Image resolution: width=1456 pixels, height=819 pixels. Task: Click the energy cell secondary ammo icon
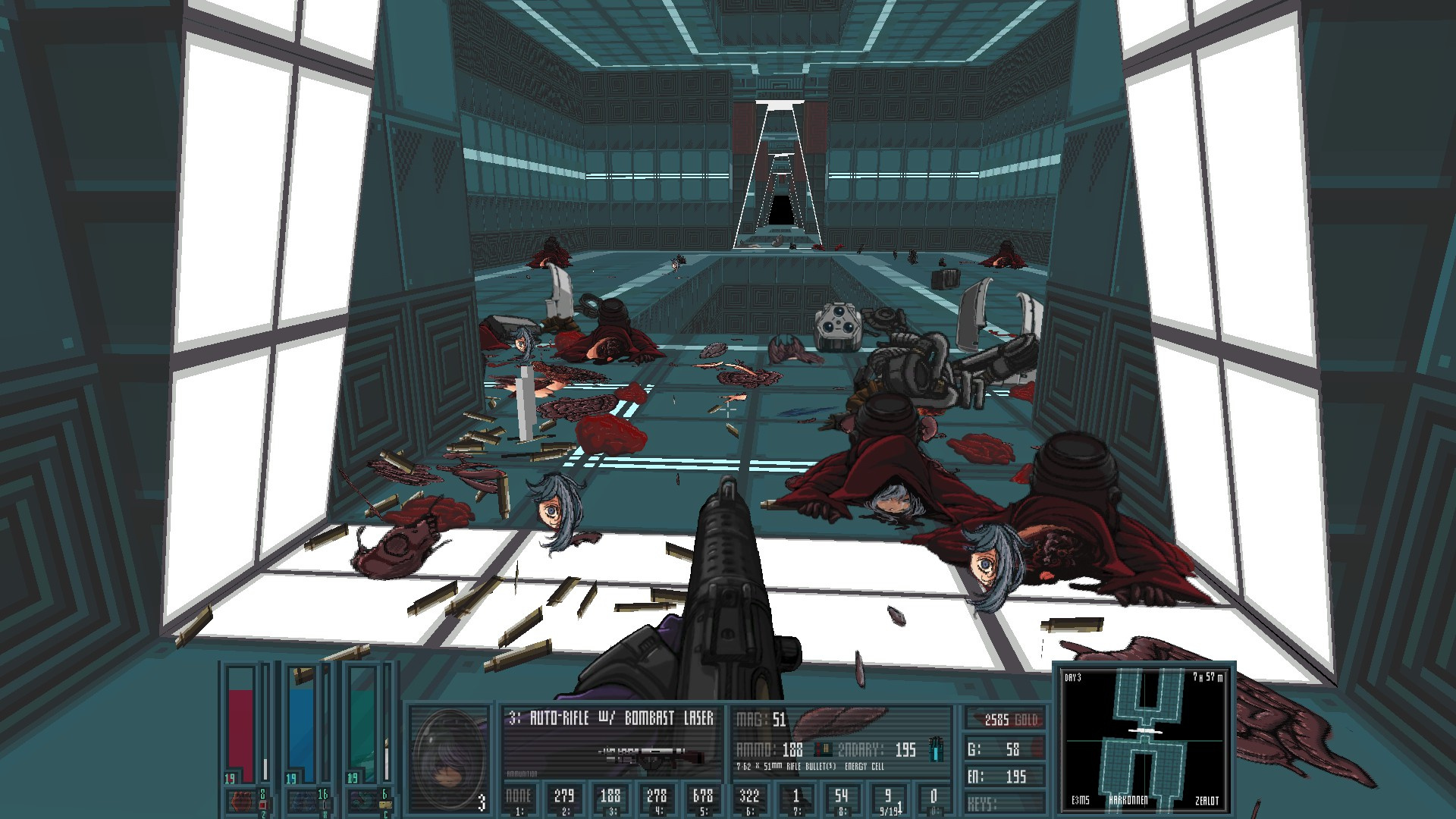click(x=938, y=749)
